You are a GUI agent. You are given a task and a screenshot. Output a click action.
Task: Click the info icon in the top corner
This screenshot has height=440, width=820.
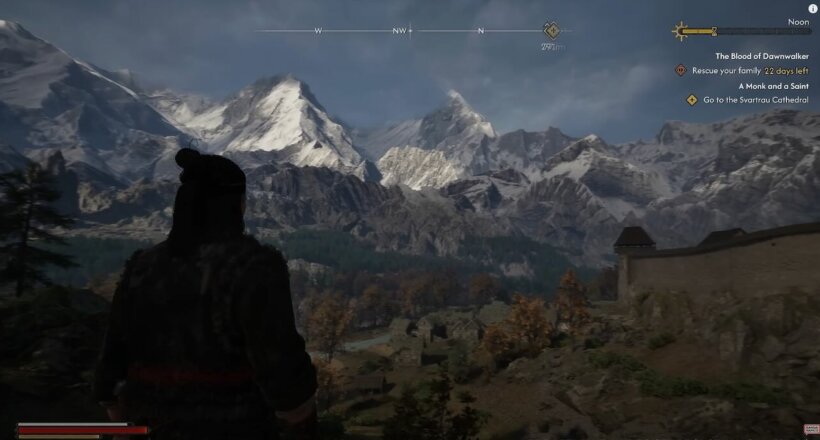coord(812,8)
